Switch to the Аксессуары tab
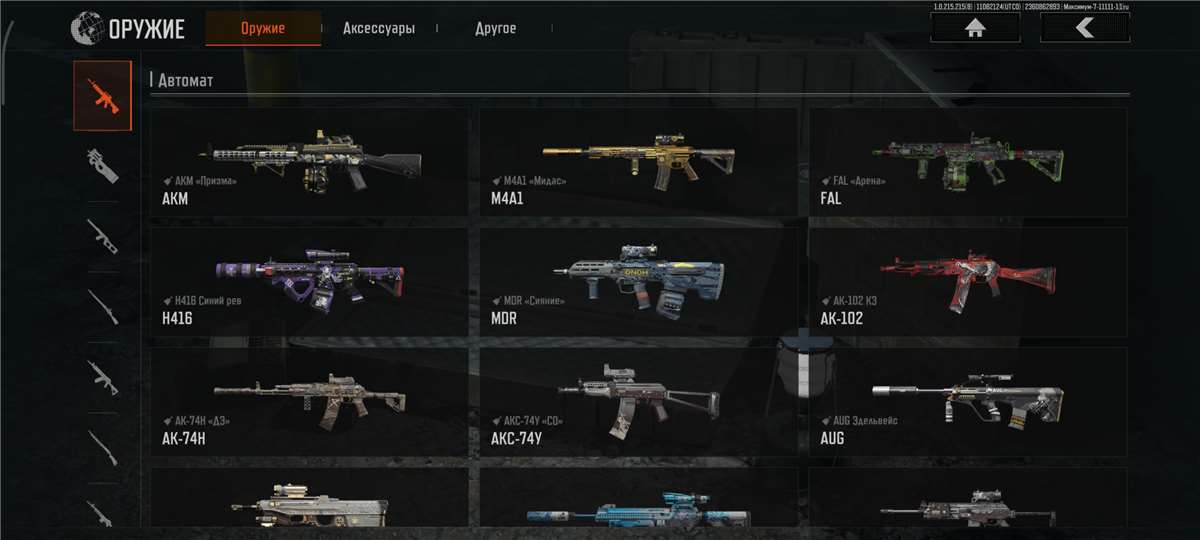Screen dimensions: 1200x540 click(378, 28)
